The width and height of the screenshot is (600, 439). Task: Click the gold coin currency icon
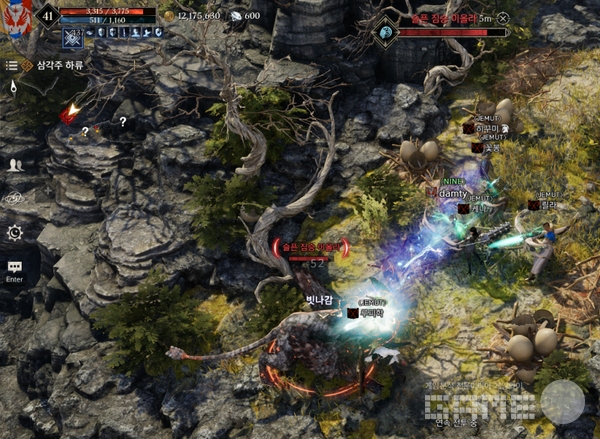click(168, 16)
